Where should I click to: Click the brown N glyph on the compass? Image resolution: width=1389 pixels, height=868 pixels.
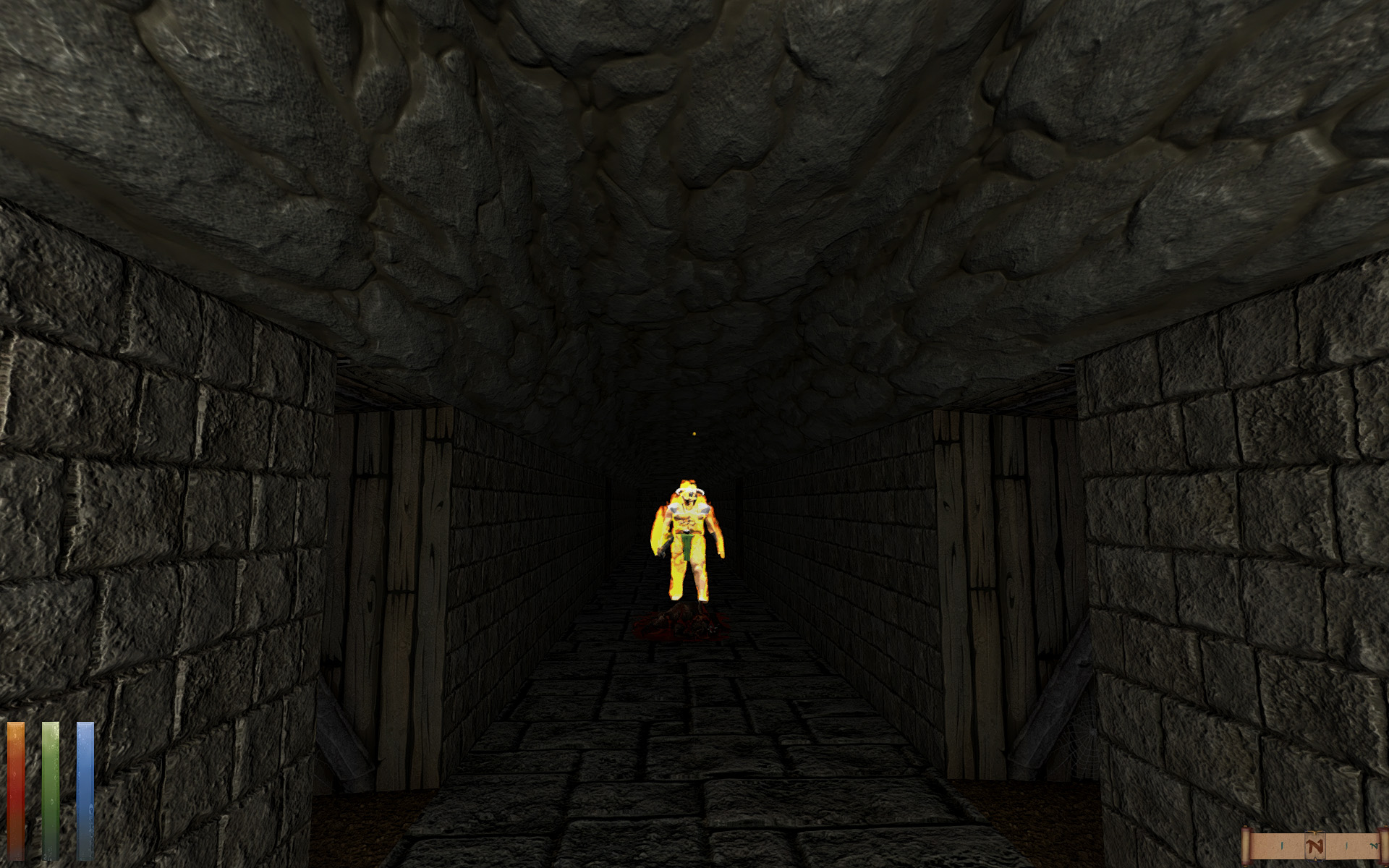click(x=1314, y=845)
